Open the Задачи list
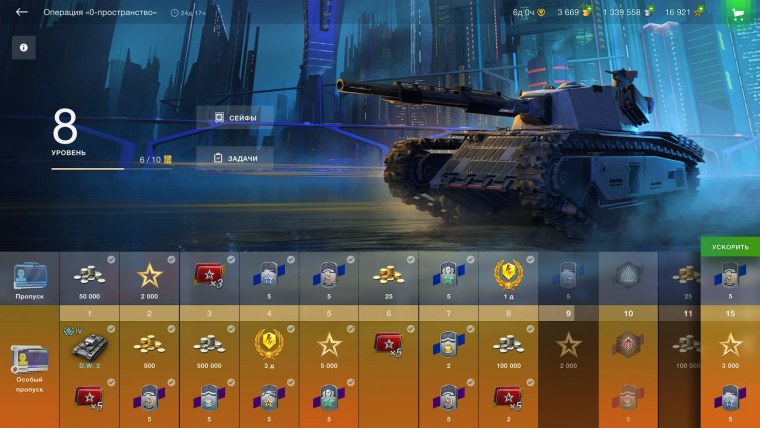The image size is (760, 428). 235,158
